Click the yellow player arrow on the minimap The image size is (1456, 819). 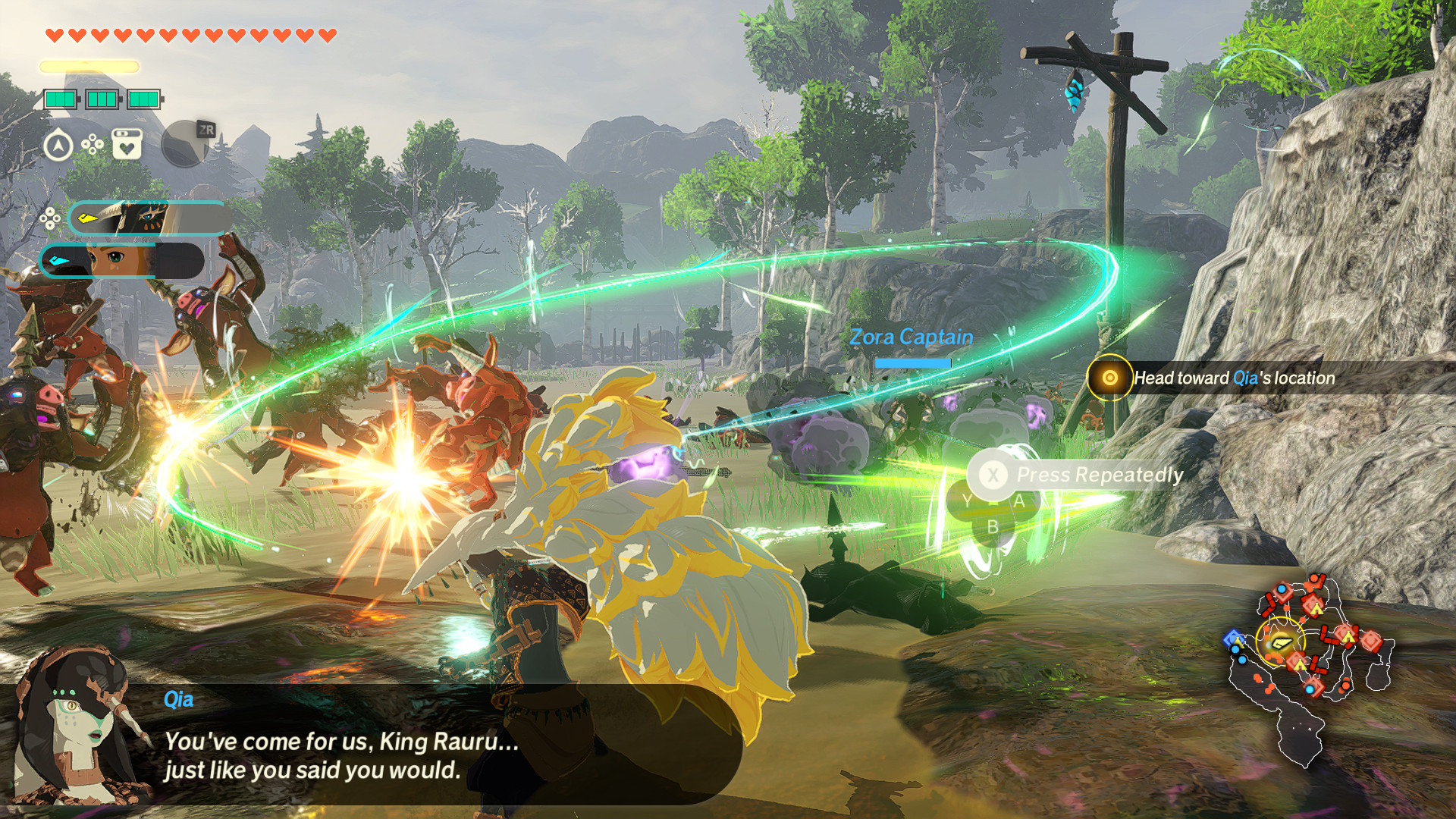coord(1282,644)
